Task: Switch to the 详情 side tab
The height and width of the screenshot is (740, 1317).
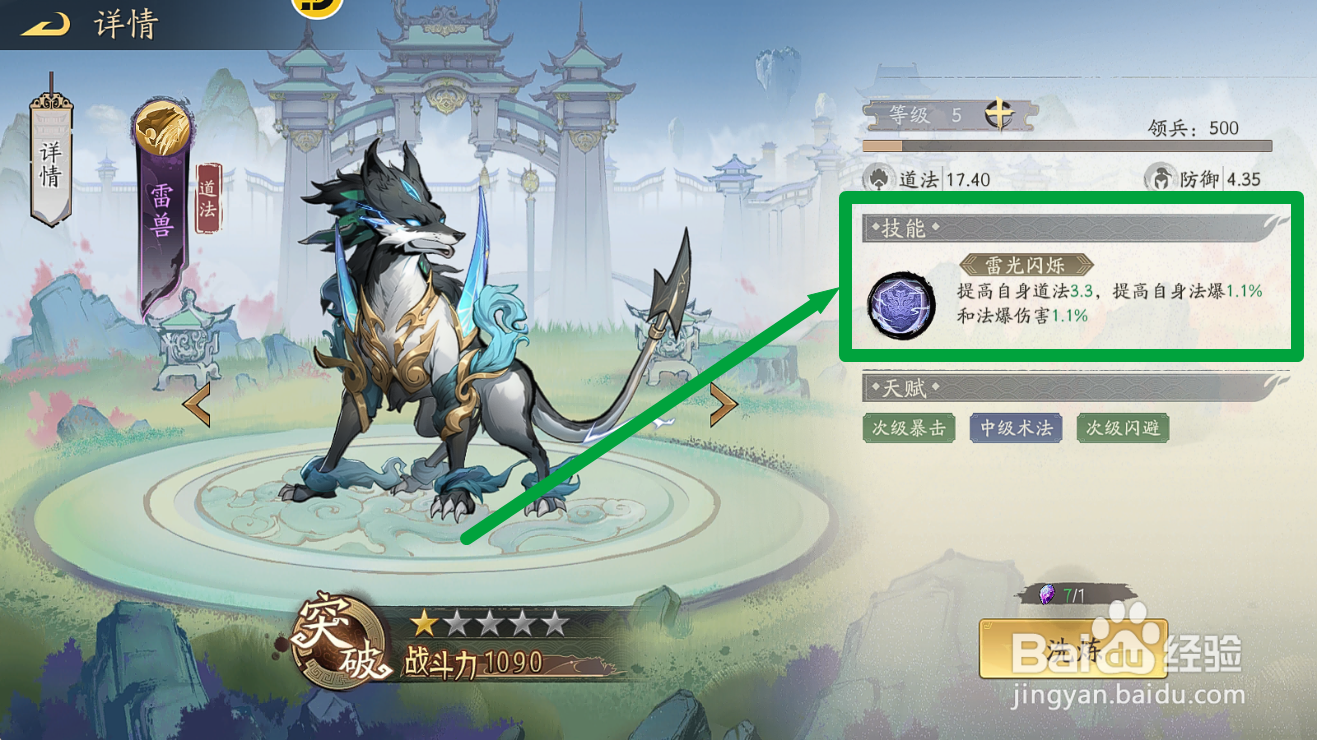Action: pyautogui.click(x=50, y=165)
